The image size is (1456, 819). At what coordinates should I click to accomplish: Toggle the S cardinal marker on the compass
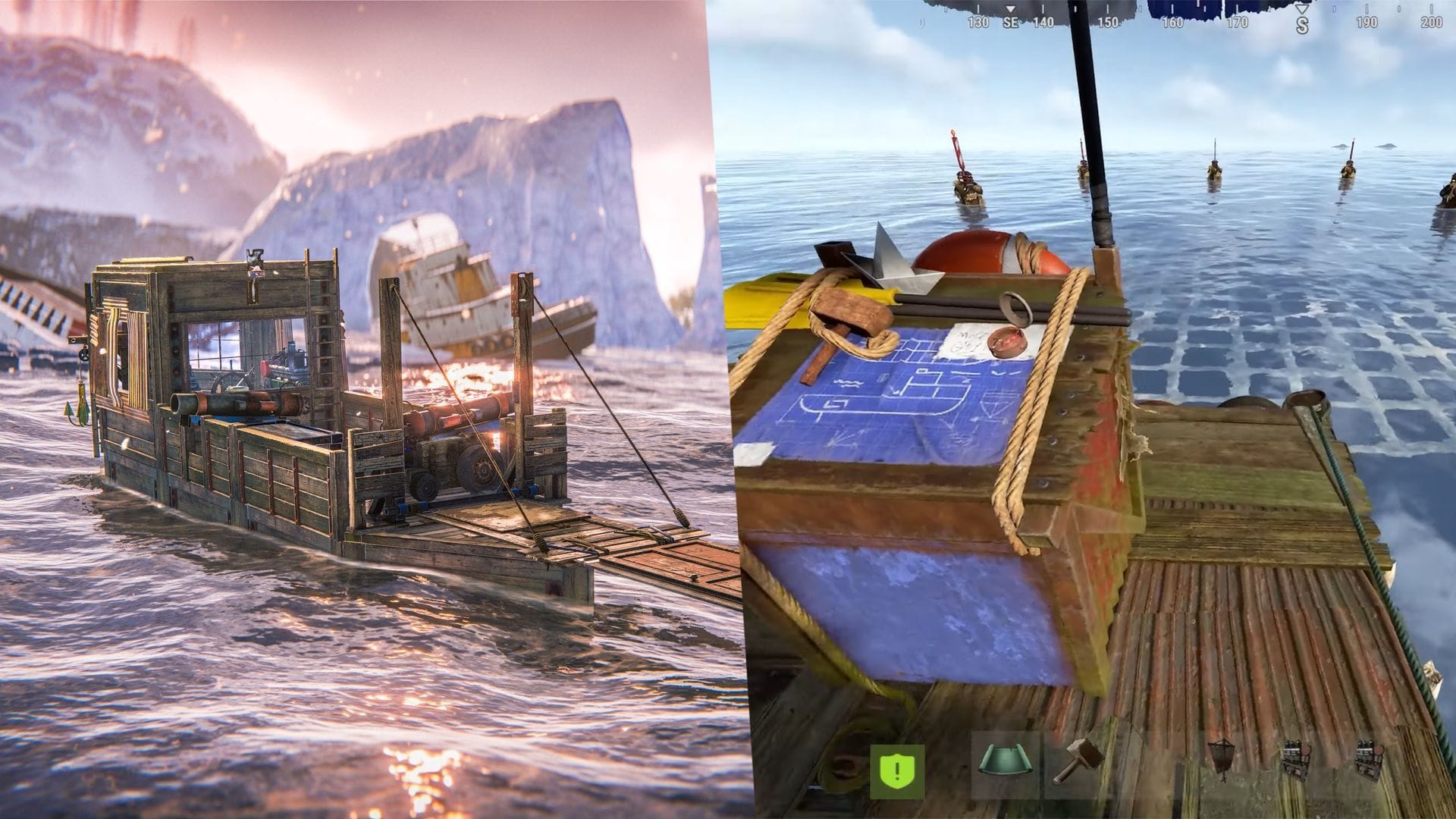(1302, 24)
